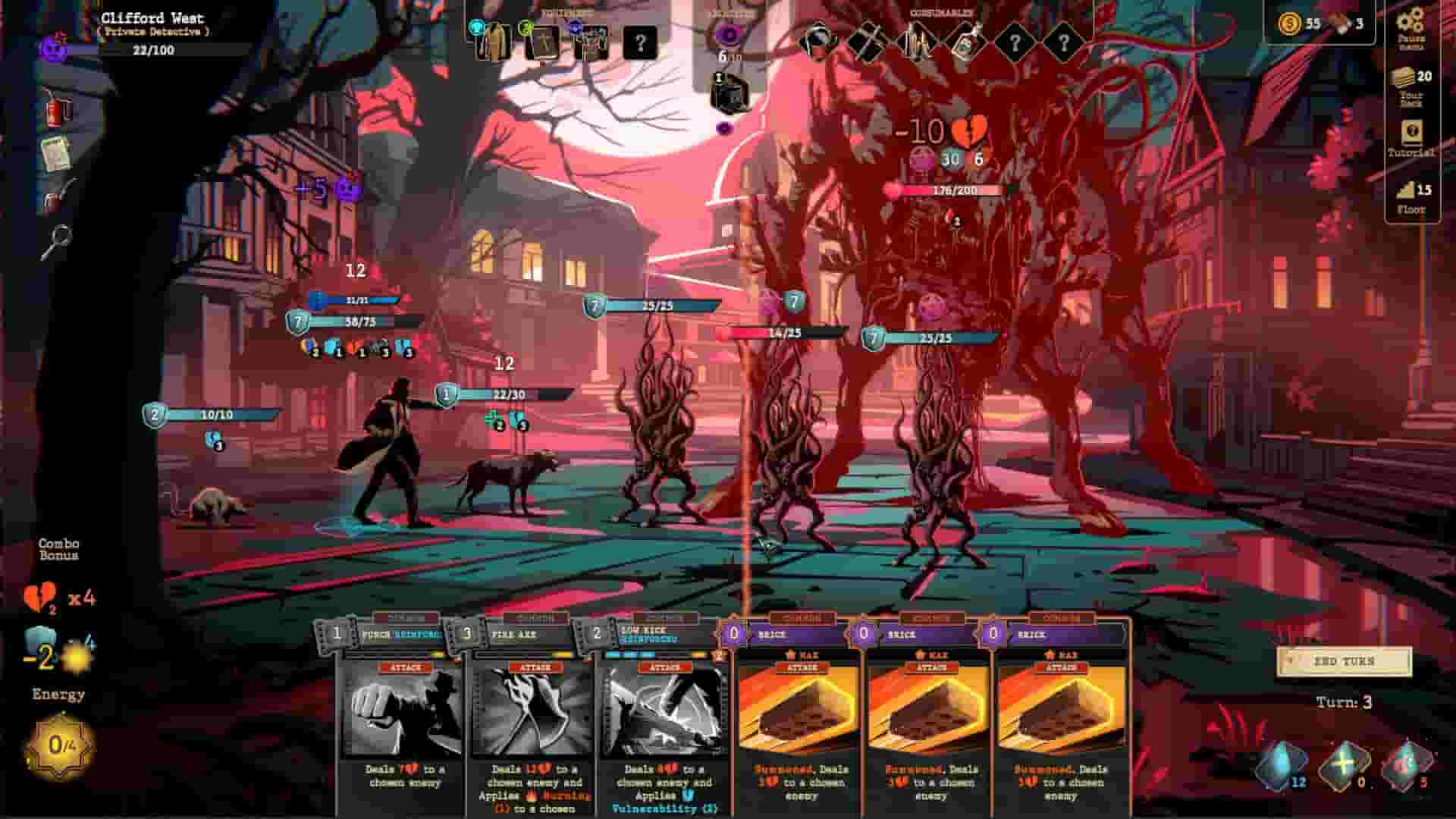Inspect the purple orb artifact
Screen dimensions: 1456x819
(726, 34)
